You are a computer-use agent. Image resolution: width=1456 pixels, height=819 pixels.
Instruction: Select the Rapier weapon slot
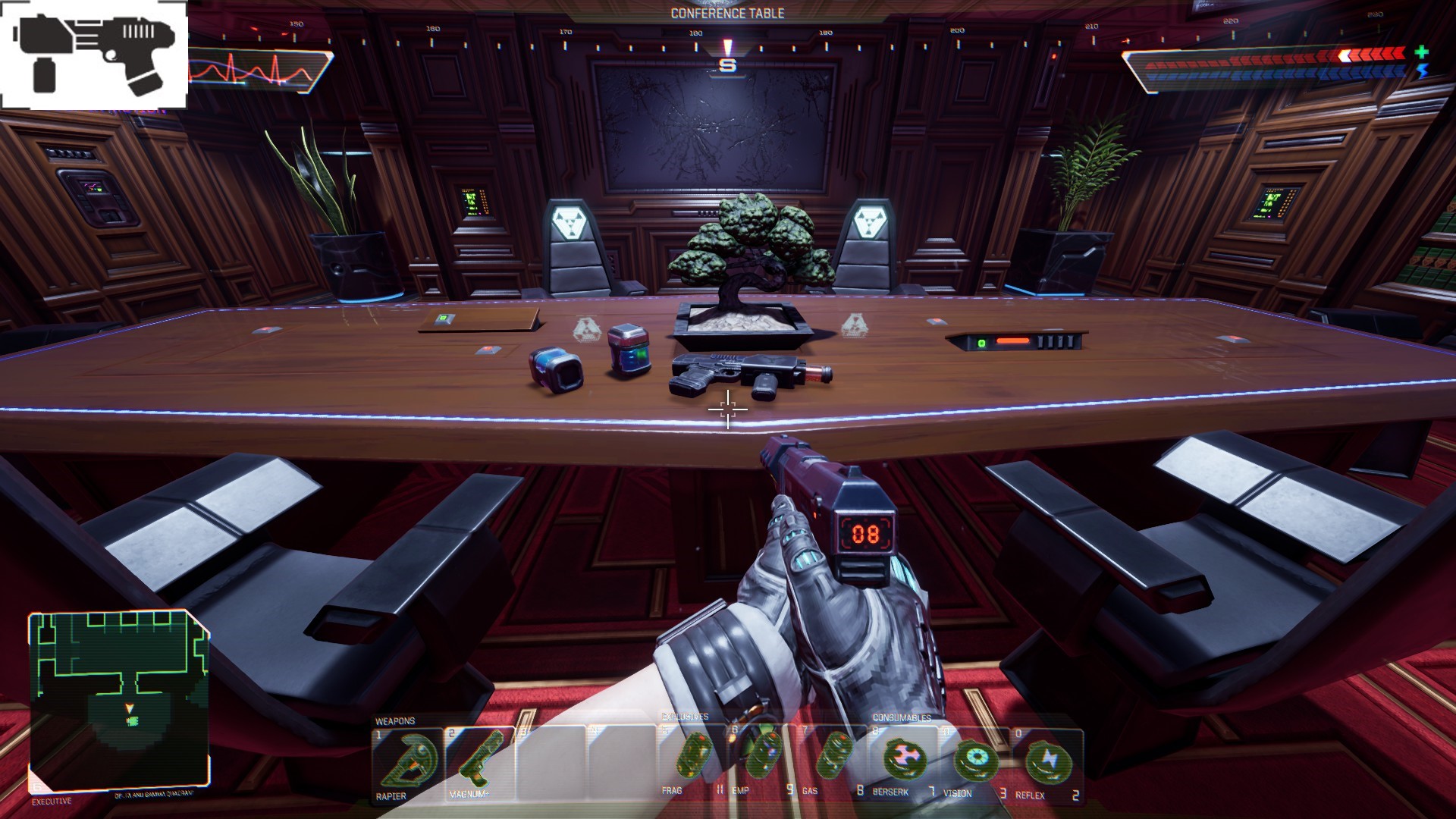406,763
